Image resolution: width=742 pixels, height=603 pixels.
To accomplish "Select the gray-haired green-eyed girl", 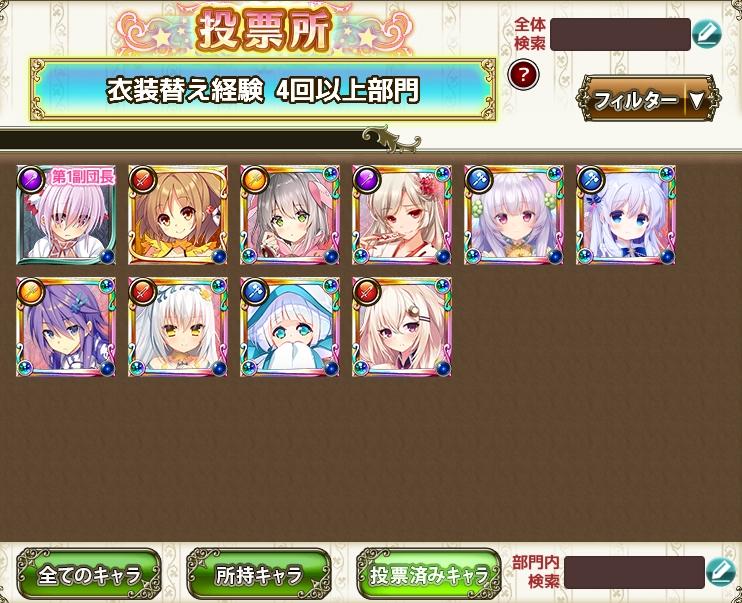I will (x=290, y=215).
